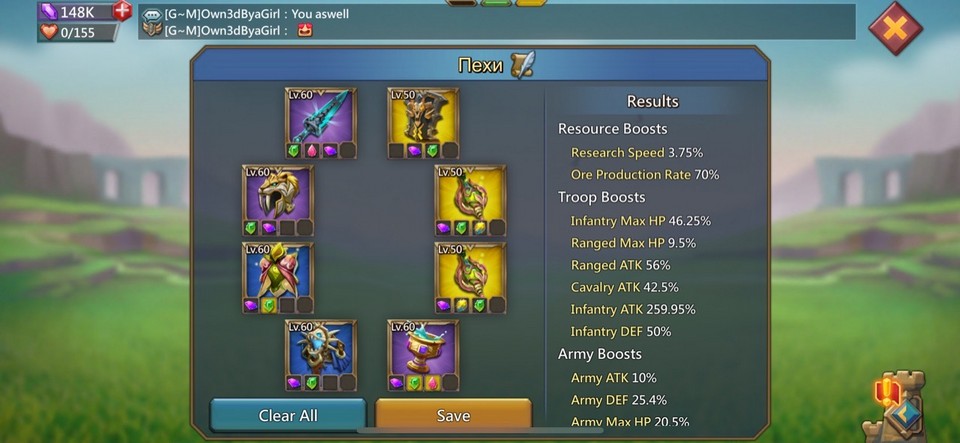Screen dimensions: 960x443
Task: Save the current equipment set
Action: (453, 415)
